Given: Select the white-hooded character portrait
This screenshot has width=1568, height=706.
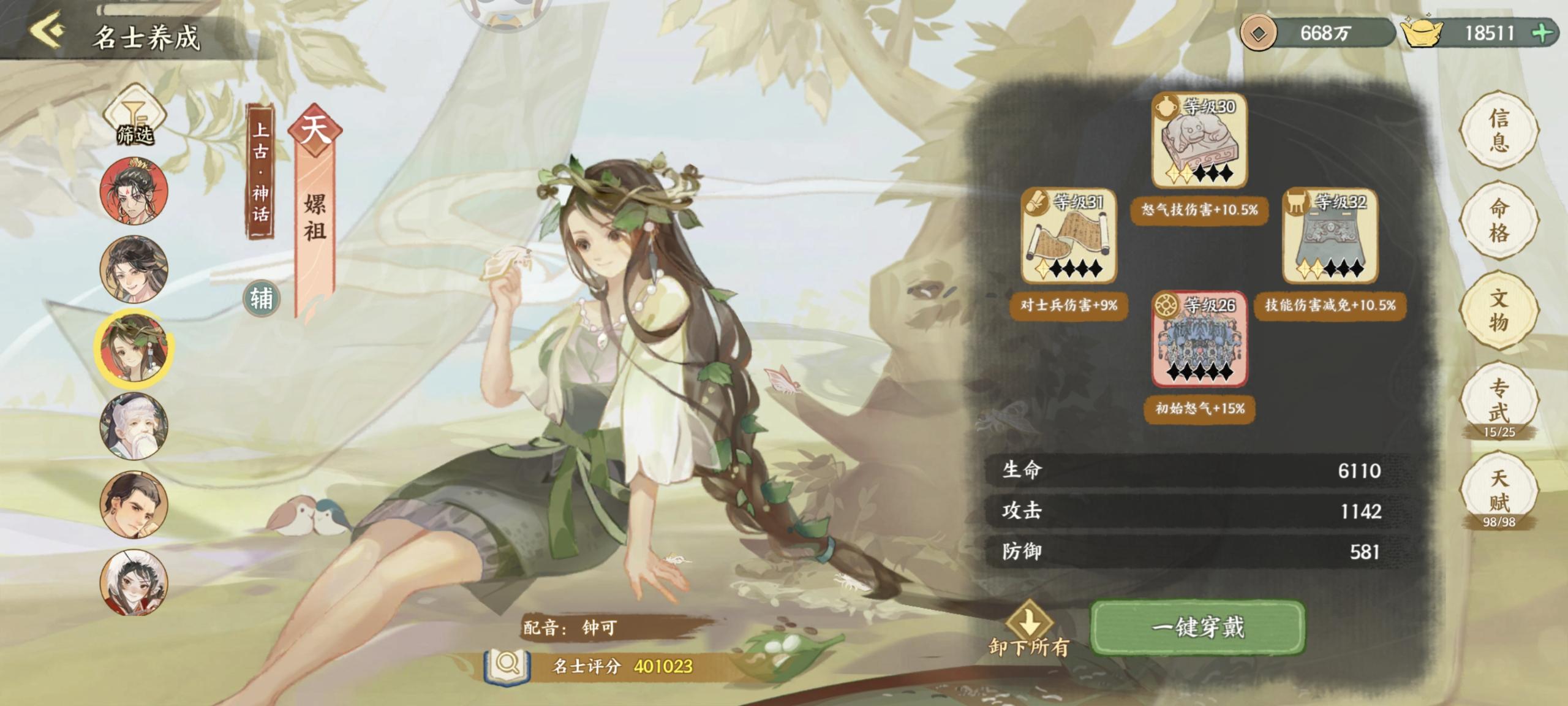Looking at the screenshot, I should [134, 582].
